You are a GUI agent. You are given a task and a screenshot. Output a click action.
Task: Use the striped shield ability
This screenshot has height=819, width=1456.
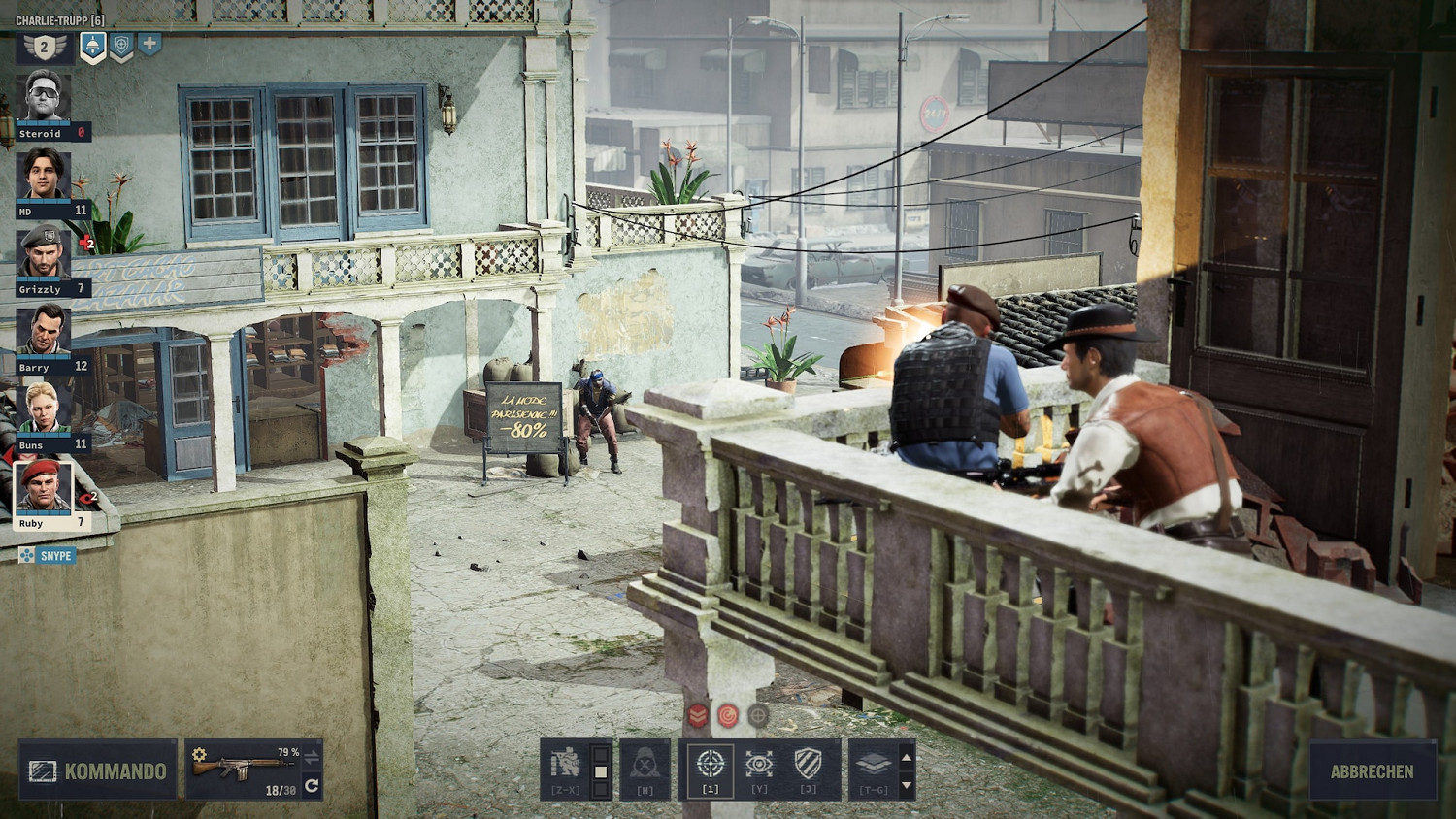(809, 767)
